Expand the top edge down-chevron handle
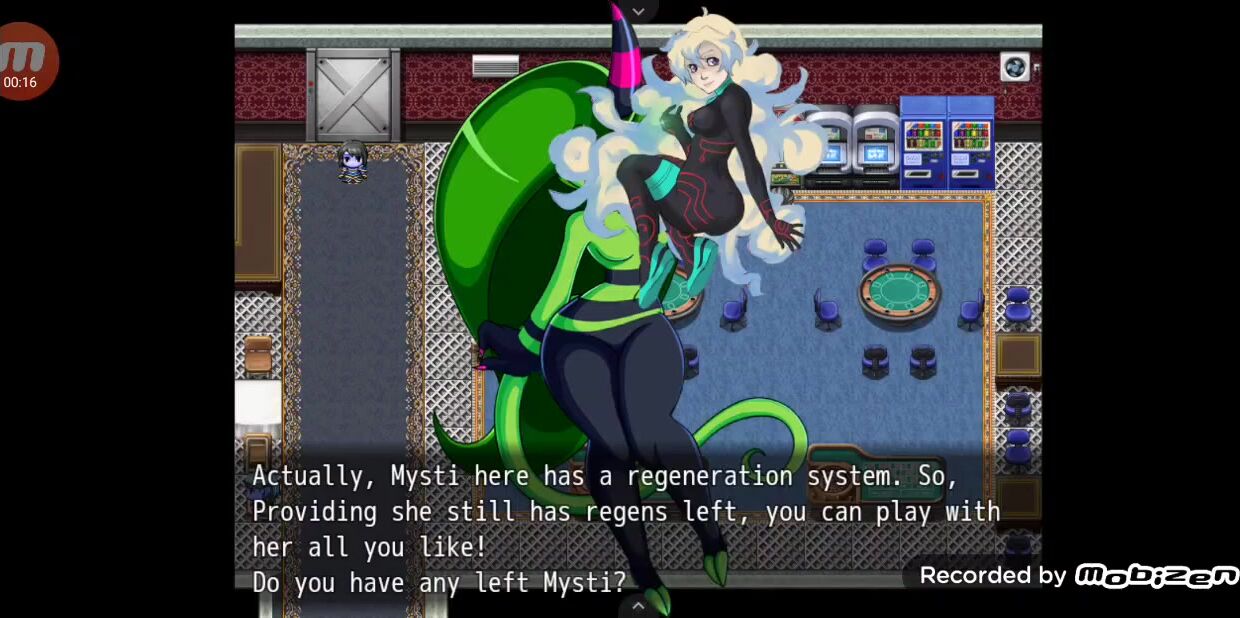The height and width of the screenshot is (618, 1240). click(638, 11)
